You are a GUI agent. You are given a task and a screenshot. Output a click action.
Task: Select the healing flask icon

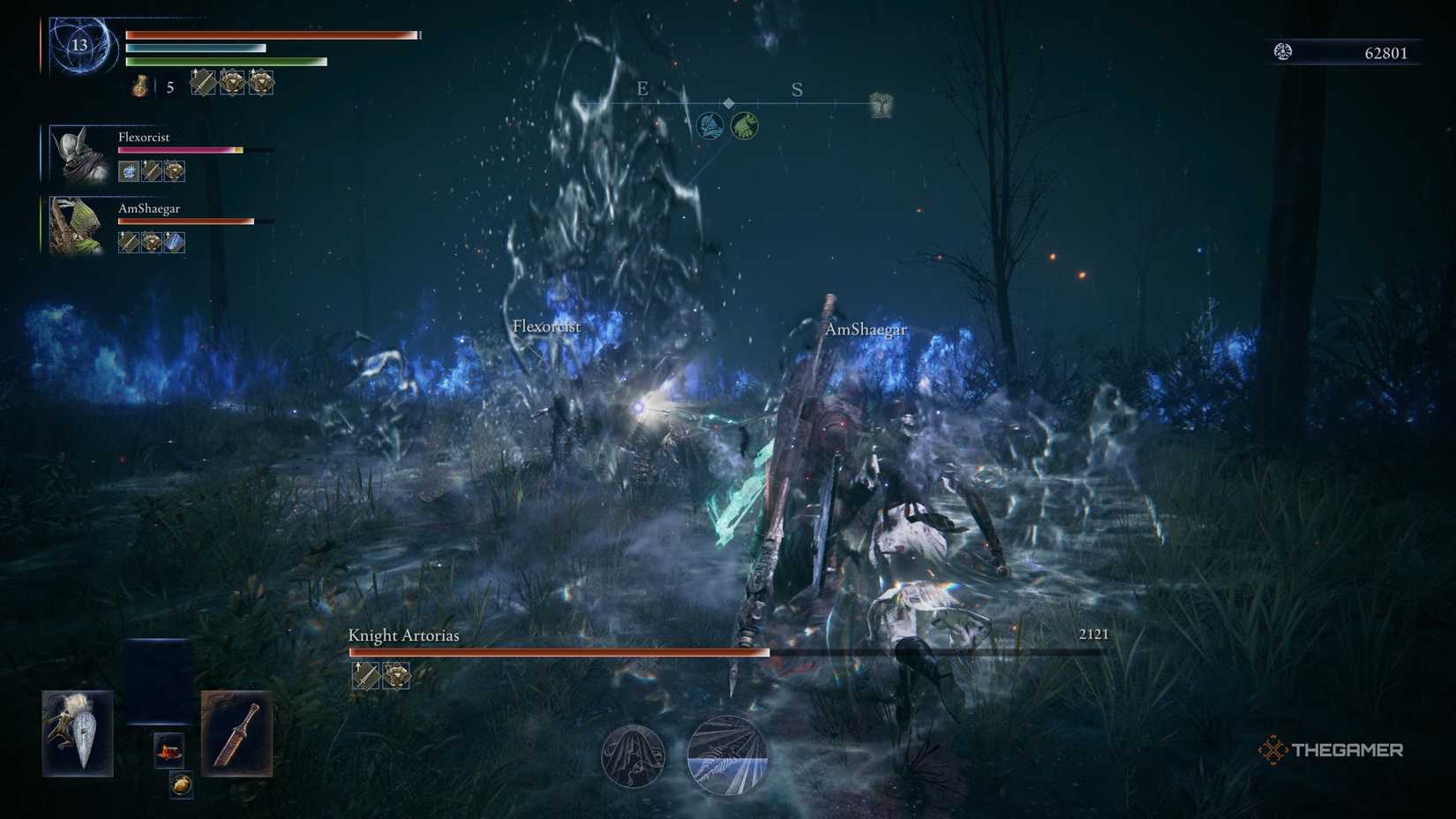click(140, 86)
